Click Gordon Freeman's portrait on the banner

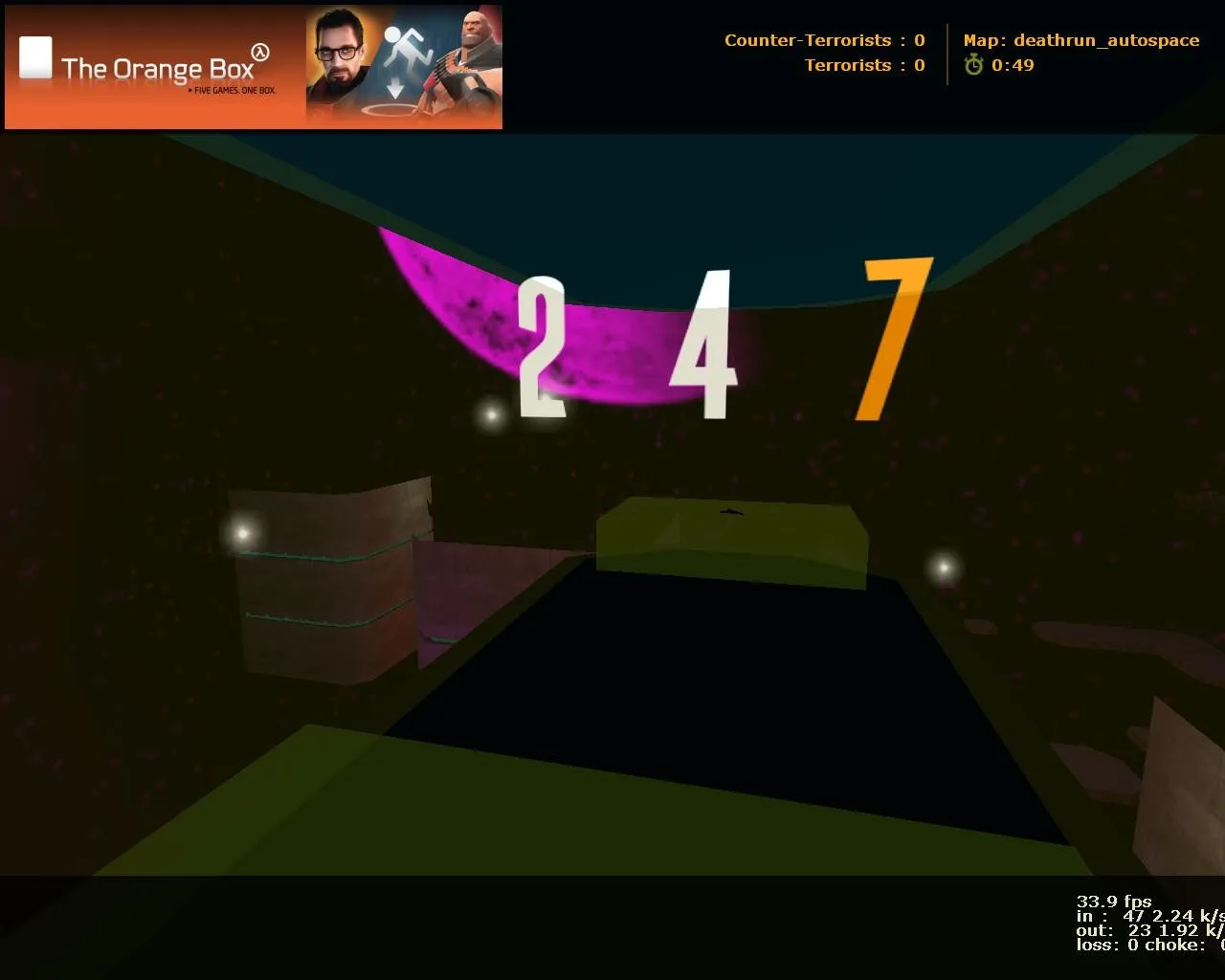coord(340,56)
